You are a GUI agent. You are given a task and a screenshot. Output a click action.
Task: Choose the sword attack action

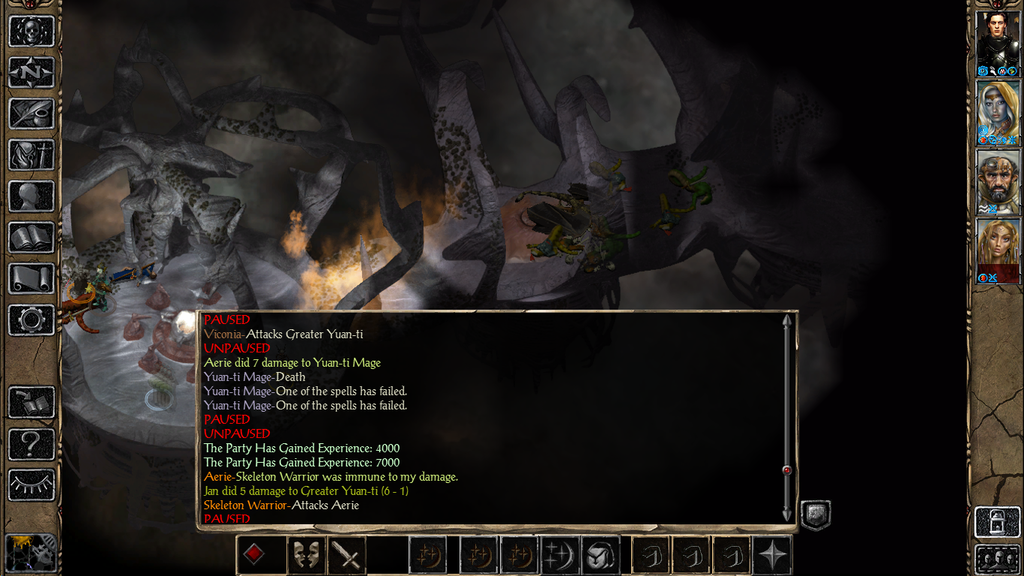click(x=347, y=555)
